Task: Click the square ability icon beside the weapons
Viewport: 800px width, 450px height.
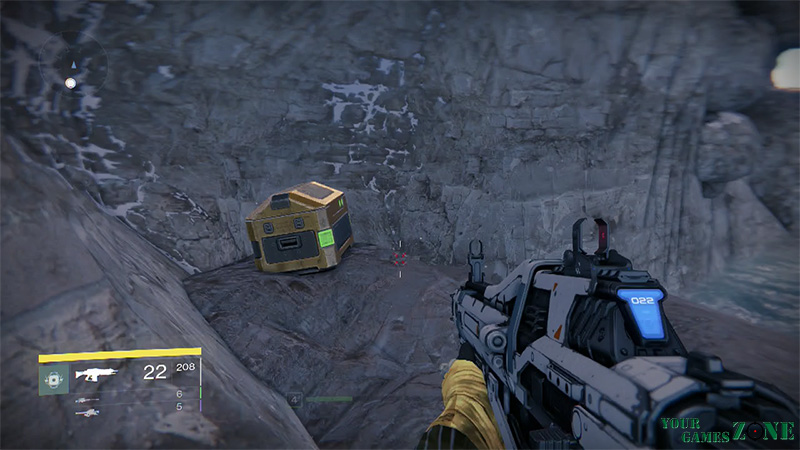Action: tap(53, 378)
